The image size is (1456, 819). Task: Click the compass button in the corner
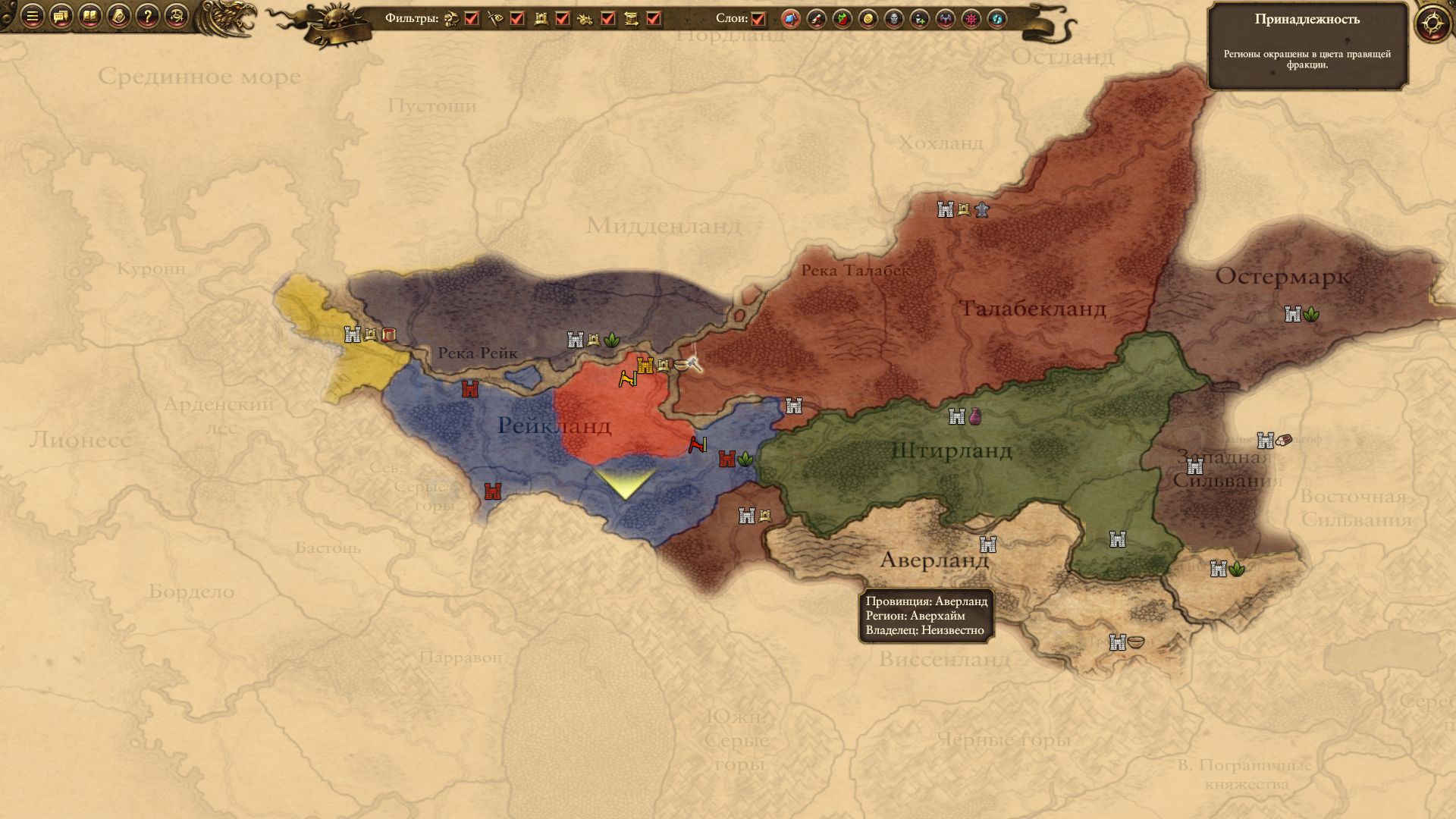[1432, 23]
